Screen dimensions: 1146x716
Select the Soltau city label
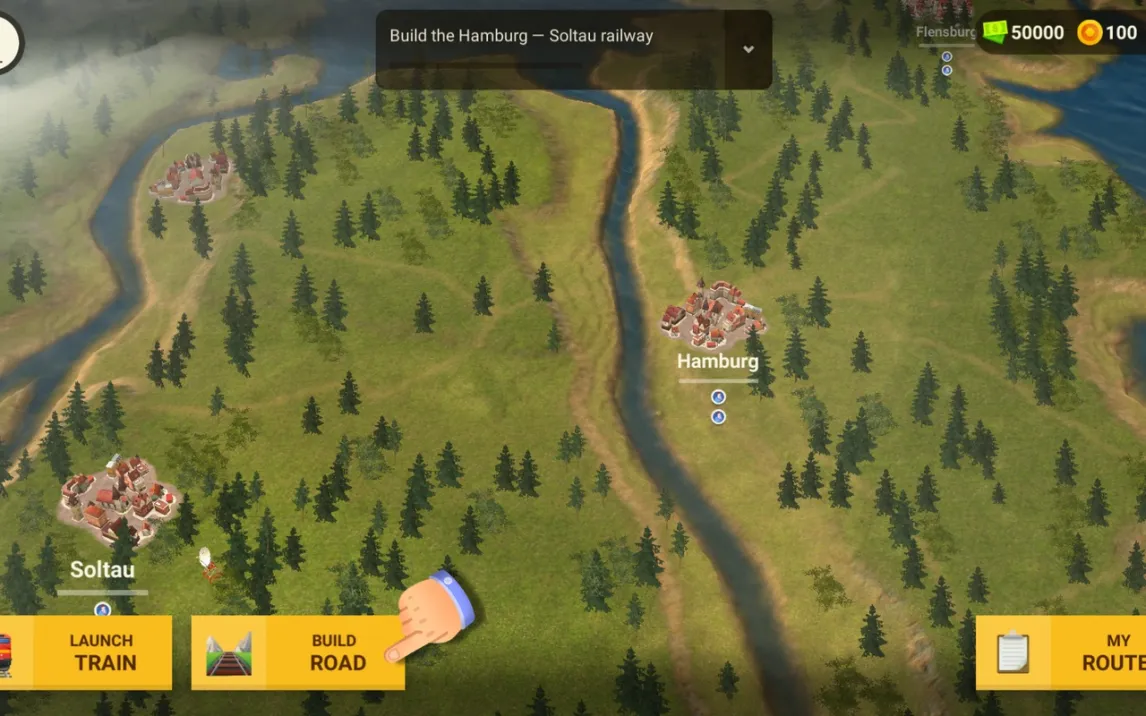pyautogui.click(x=102, y=570)
